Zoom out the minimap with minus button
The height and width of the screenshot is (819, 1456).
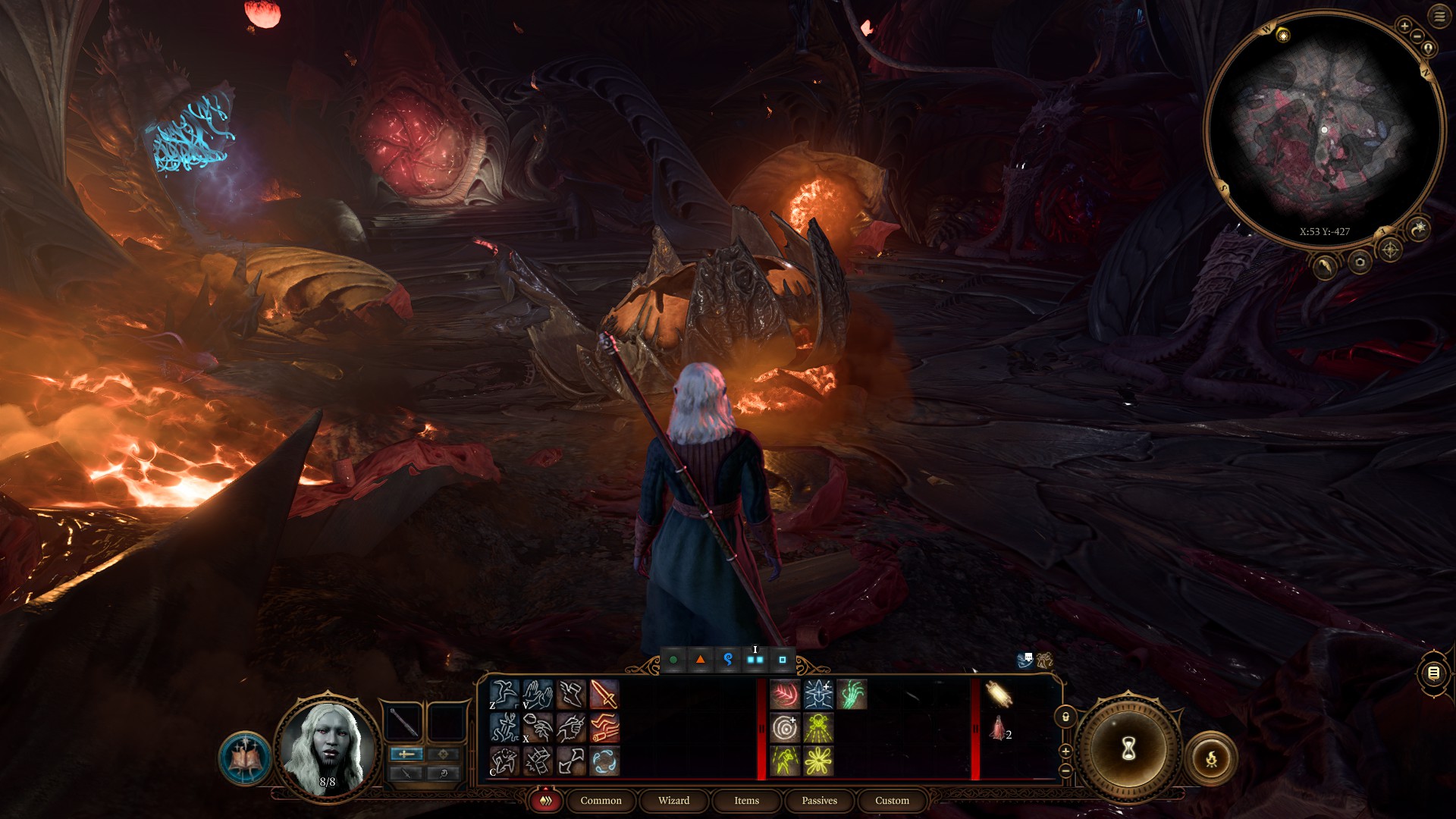[1416, 36]
